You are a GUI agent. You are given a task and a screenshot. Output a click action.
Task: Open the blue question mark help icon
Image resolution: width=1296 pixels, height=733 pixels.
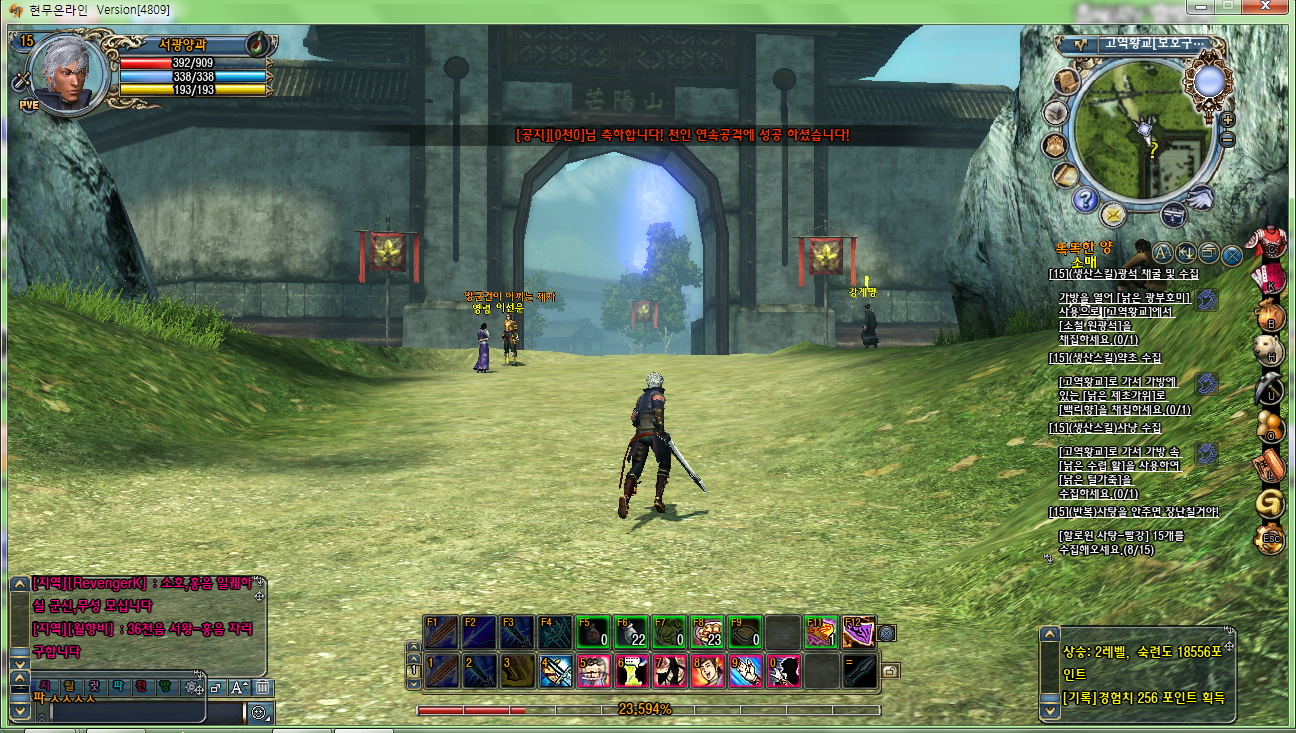pyautogui.click(x=1085, y=199)
